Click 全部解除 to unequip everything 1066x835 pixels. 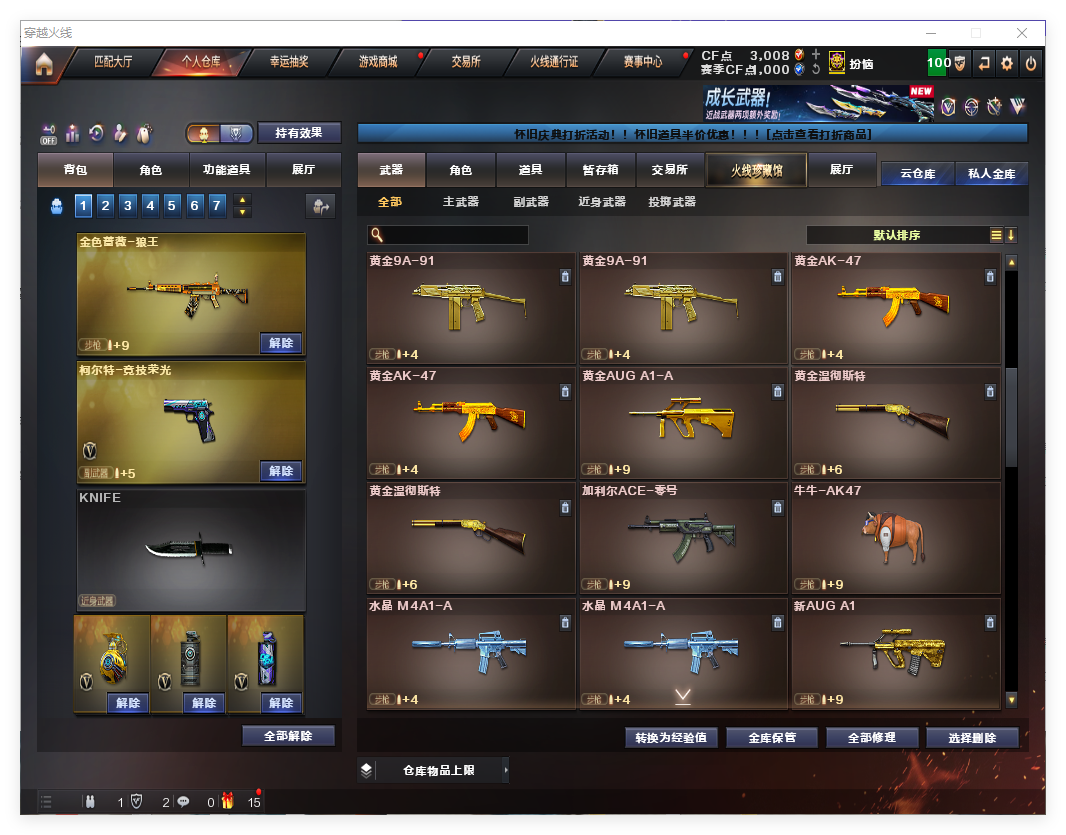[x=288, y=736]
